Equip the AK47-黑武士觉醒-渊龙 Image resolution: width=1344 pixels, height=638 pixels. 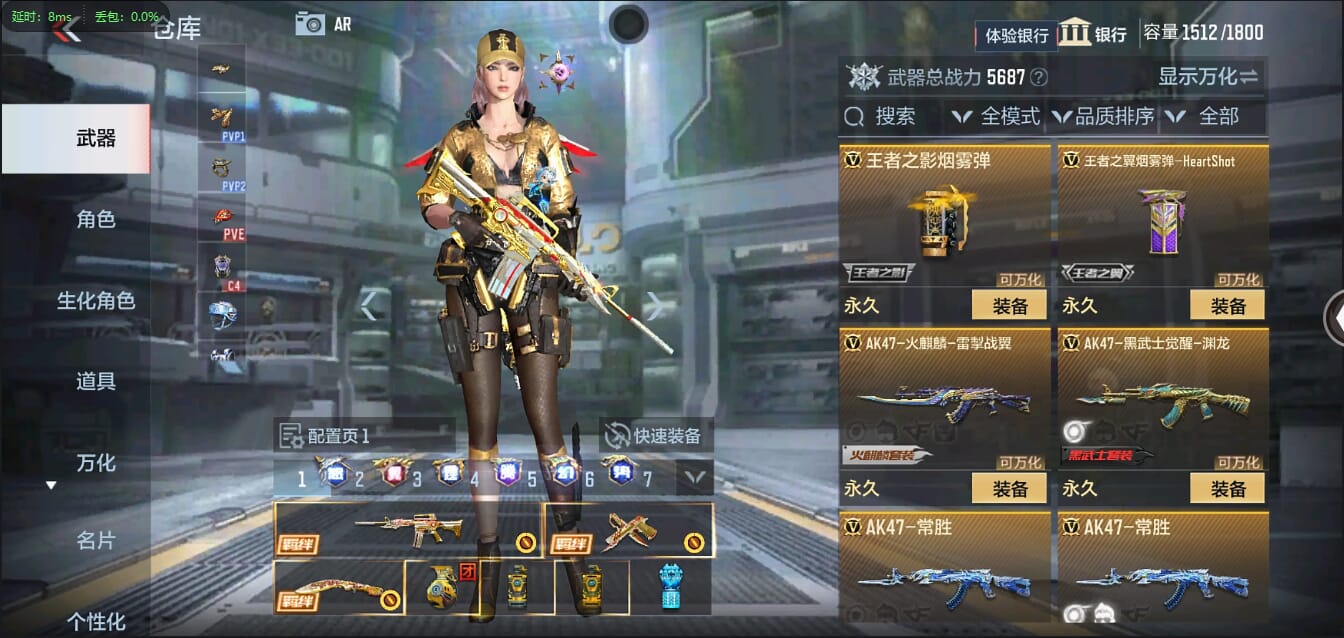click(x=1226, y=488)
